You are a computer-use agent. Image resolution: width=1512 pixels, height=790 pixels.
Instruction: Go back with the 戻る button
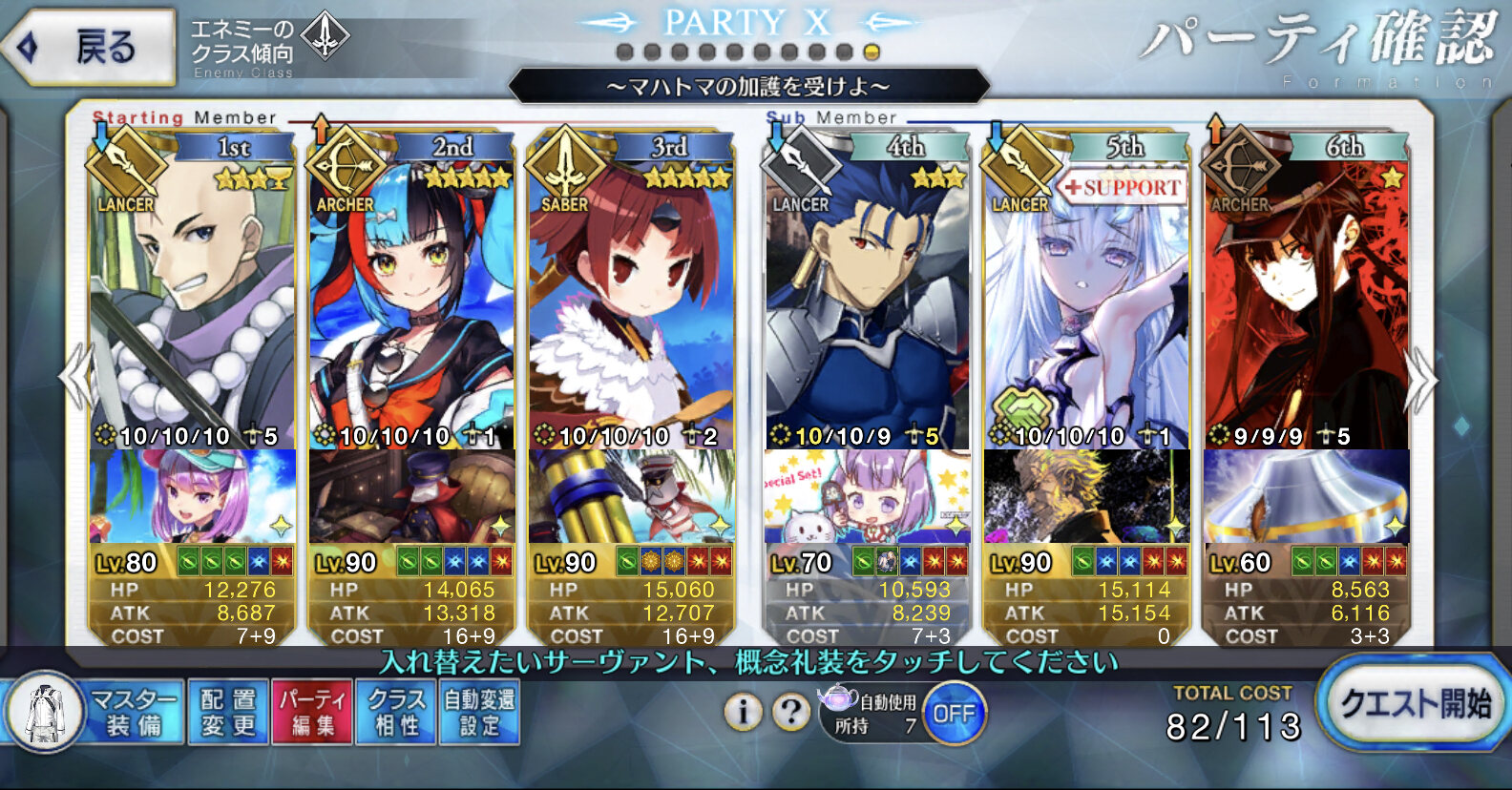[90, 46]
